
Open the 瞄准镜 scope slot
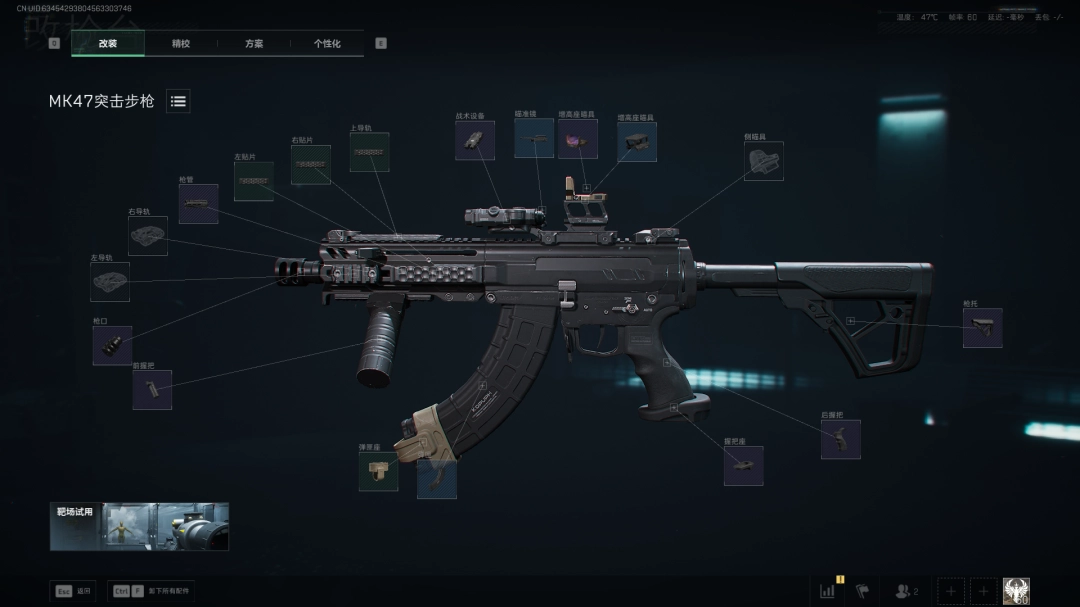click(x=534, y=138)
